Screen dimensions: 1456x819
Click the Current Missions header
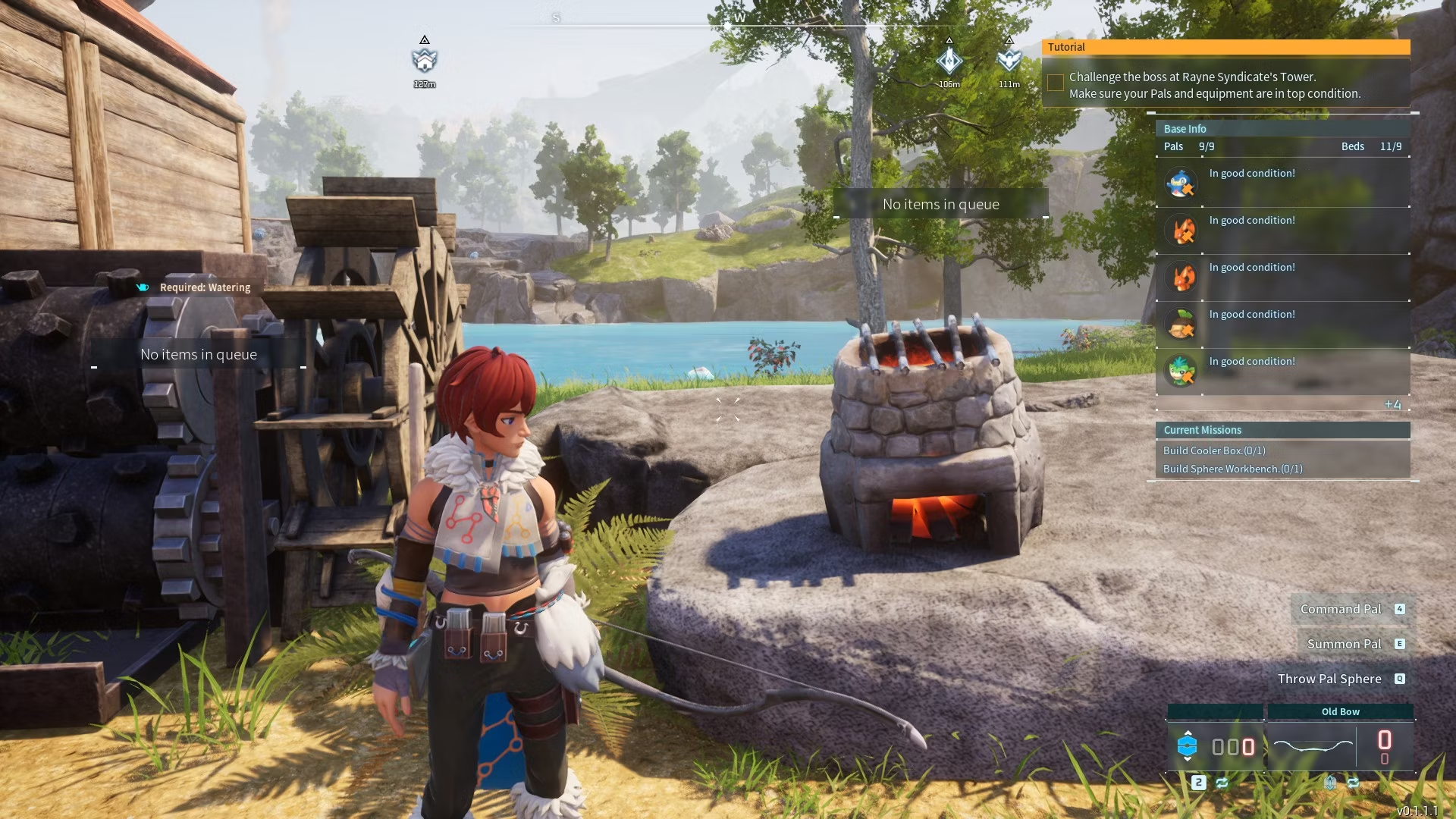click(1203, 430)
